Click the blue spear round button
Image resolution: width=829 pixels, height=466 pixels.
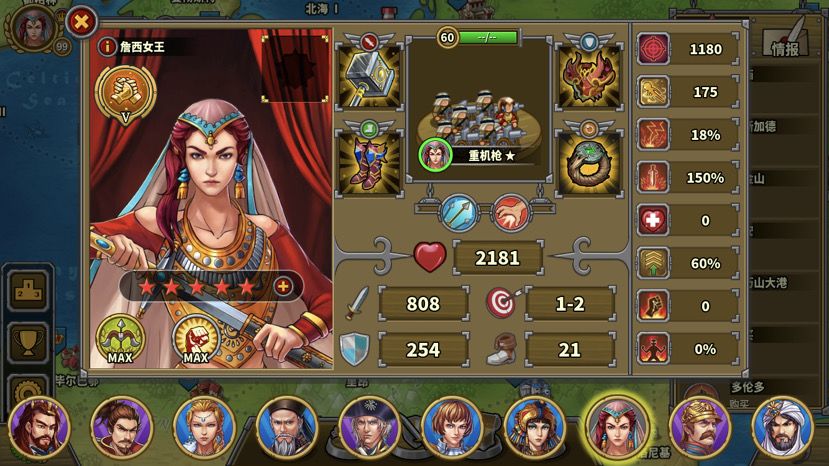click(x=461, y=212)
